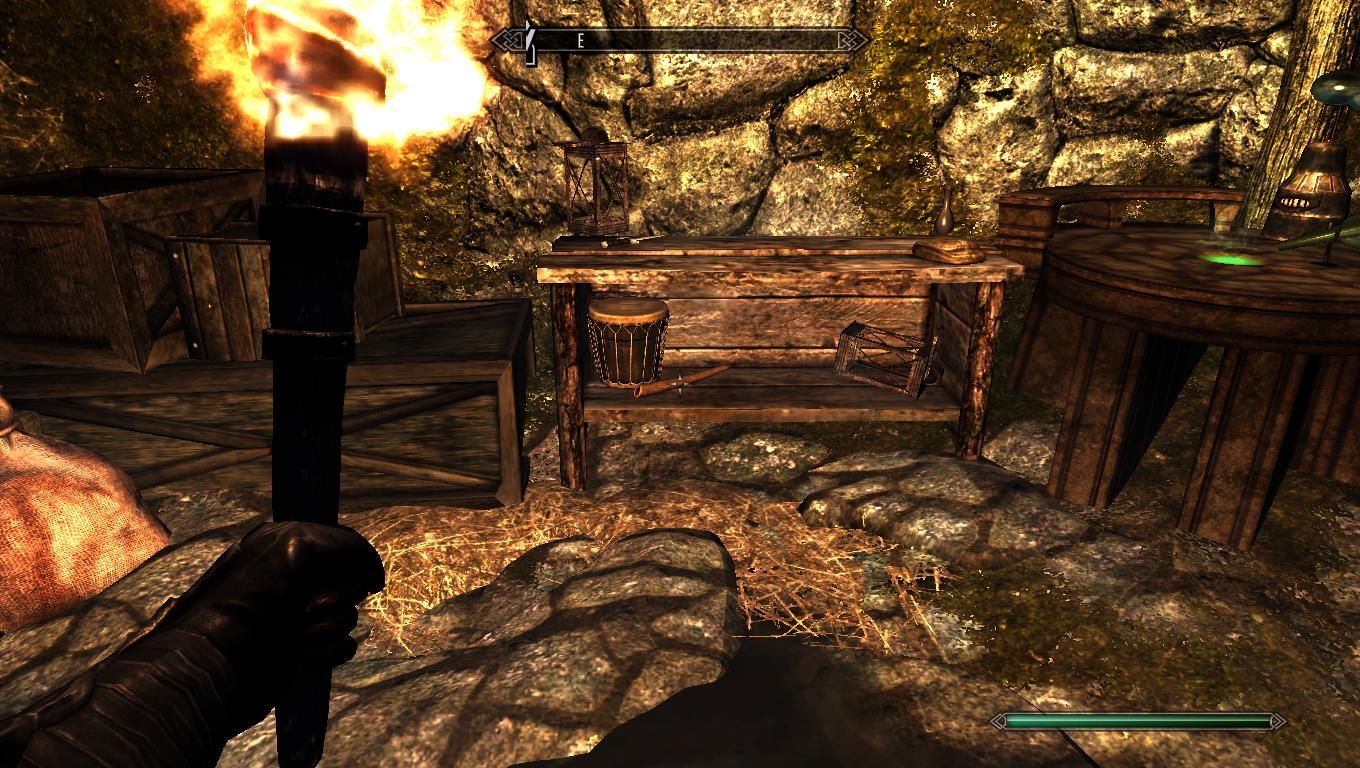Viewport: 1360px width, 768px height.
Task: Pick the bread loaf on the tabletop
Action: [950, 250]
